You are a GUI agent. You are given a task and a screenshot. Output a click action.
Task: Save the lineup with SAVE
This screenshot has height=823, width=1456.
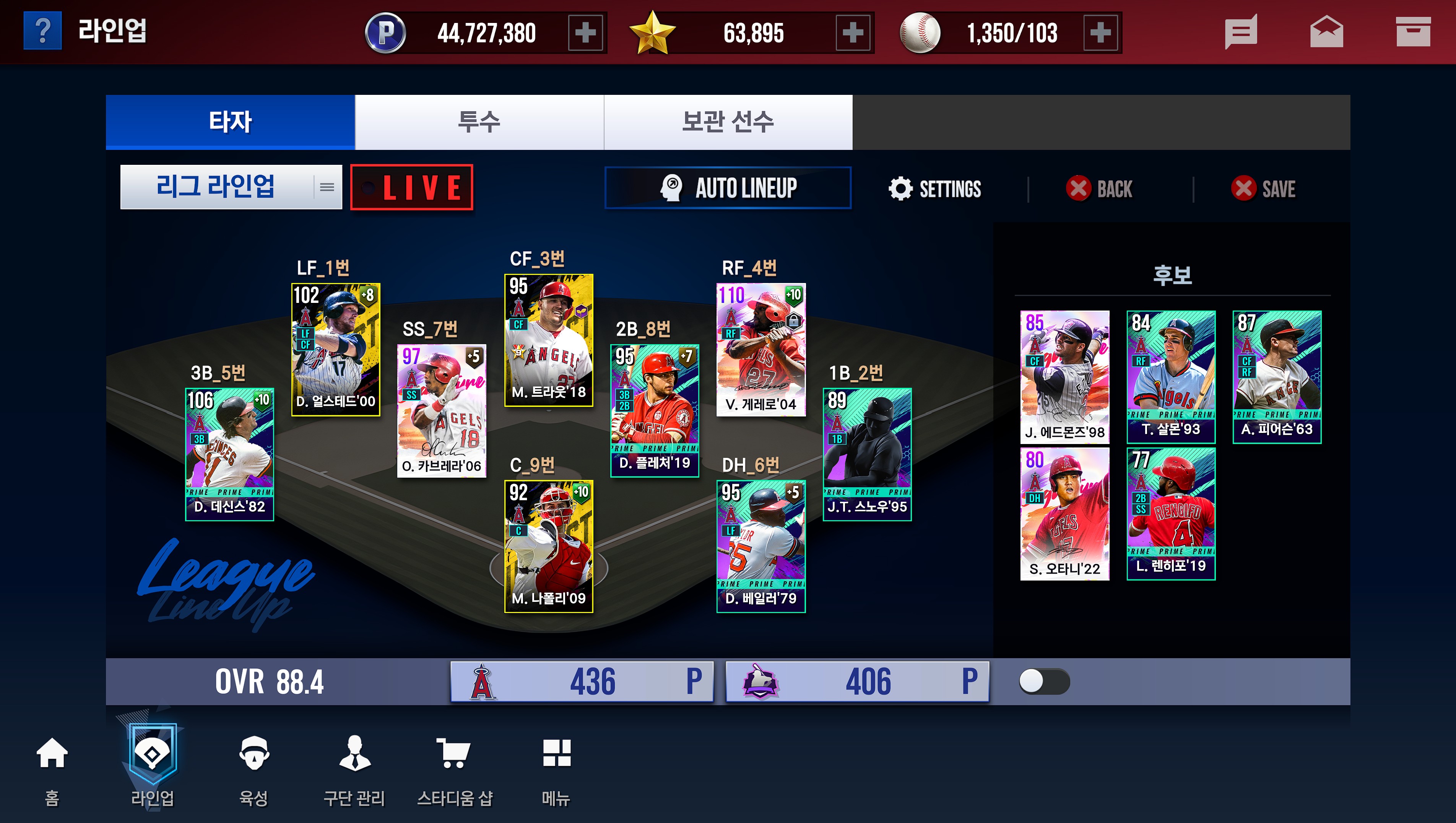1264,189
